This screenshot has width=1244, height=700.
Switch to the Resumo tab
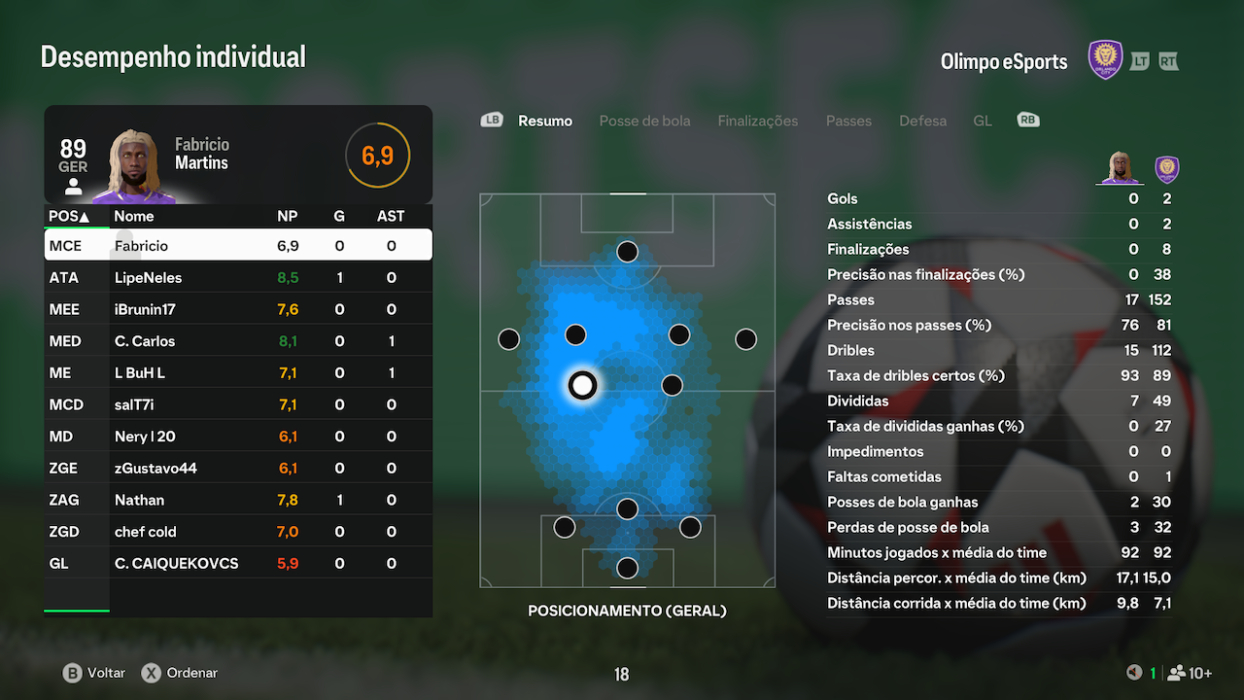coord(545,121)
